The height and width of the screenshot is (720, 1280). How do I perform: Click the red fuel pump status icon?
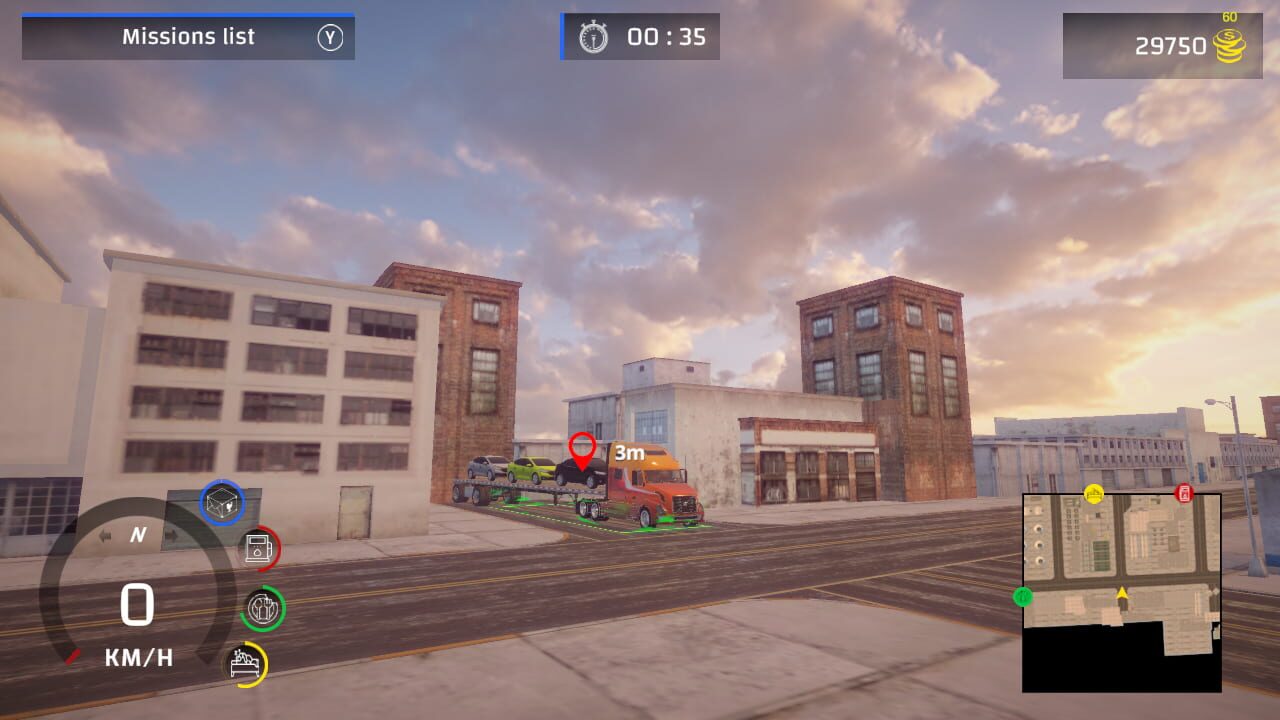pyautogui.click(x=258, y=548)
